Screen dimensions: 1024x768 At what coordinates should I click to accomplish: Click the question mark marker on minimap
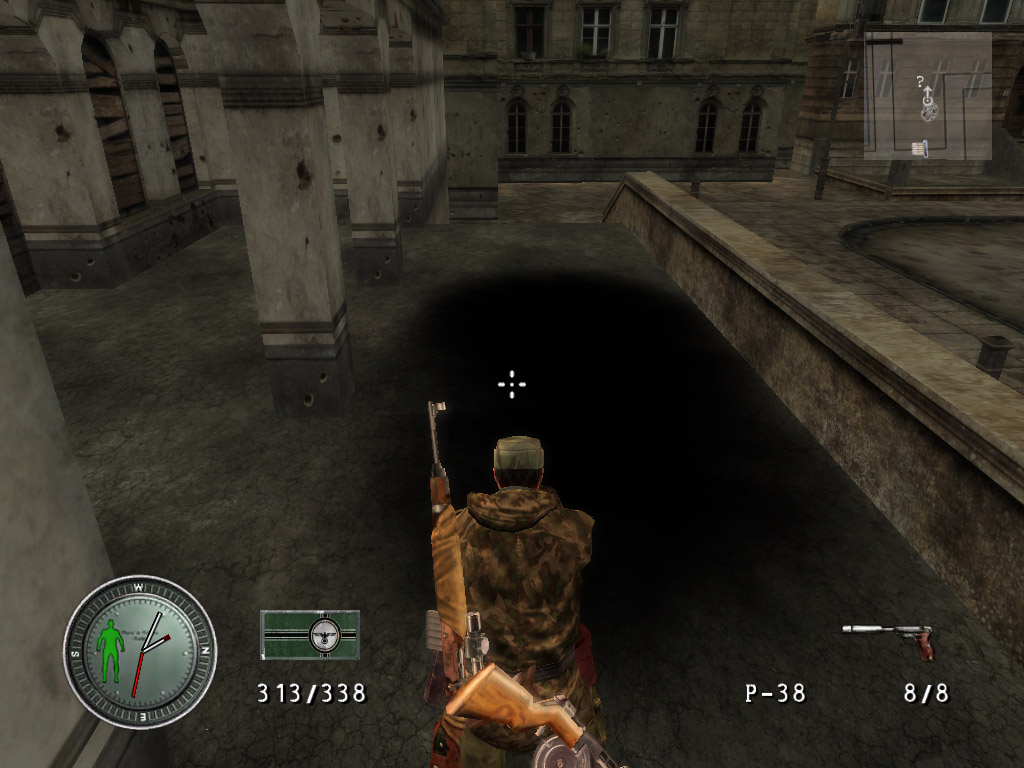coord(920,82)
